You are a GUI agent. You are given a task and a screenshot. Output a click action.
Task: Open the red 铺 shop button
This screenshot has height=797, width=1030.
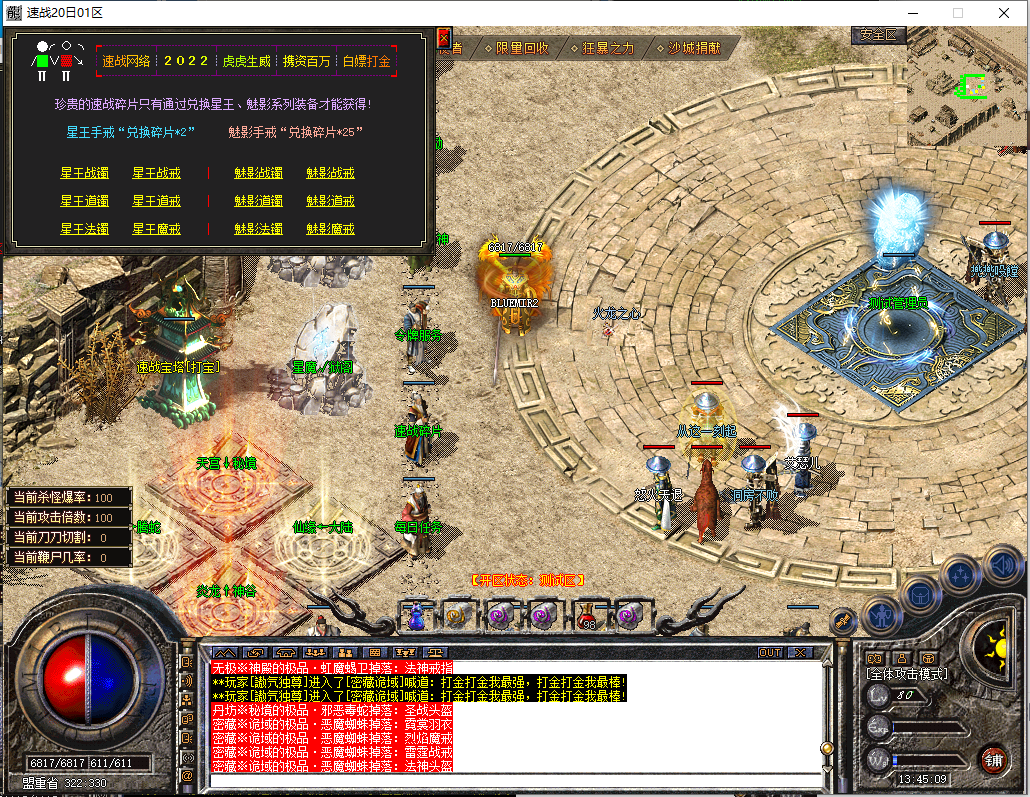[x=993, y=759]
